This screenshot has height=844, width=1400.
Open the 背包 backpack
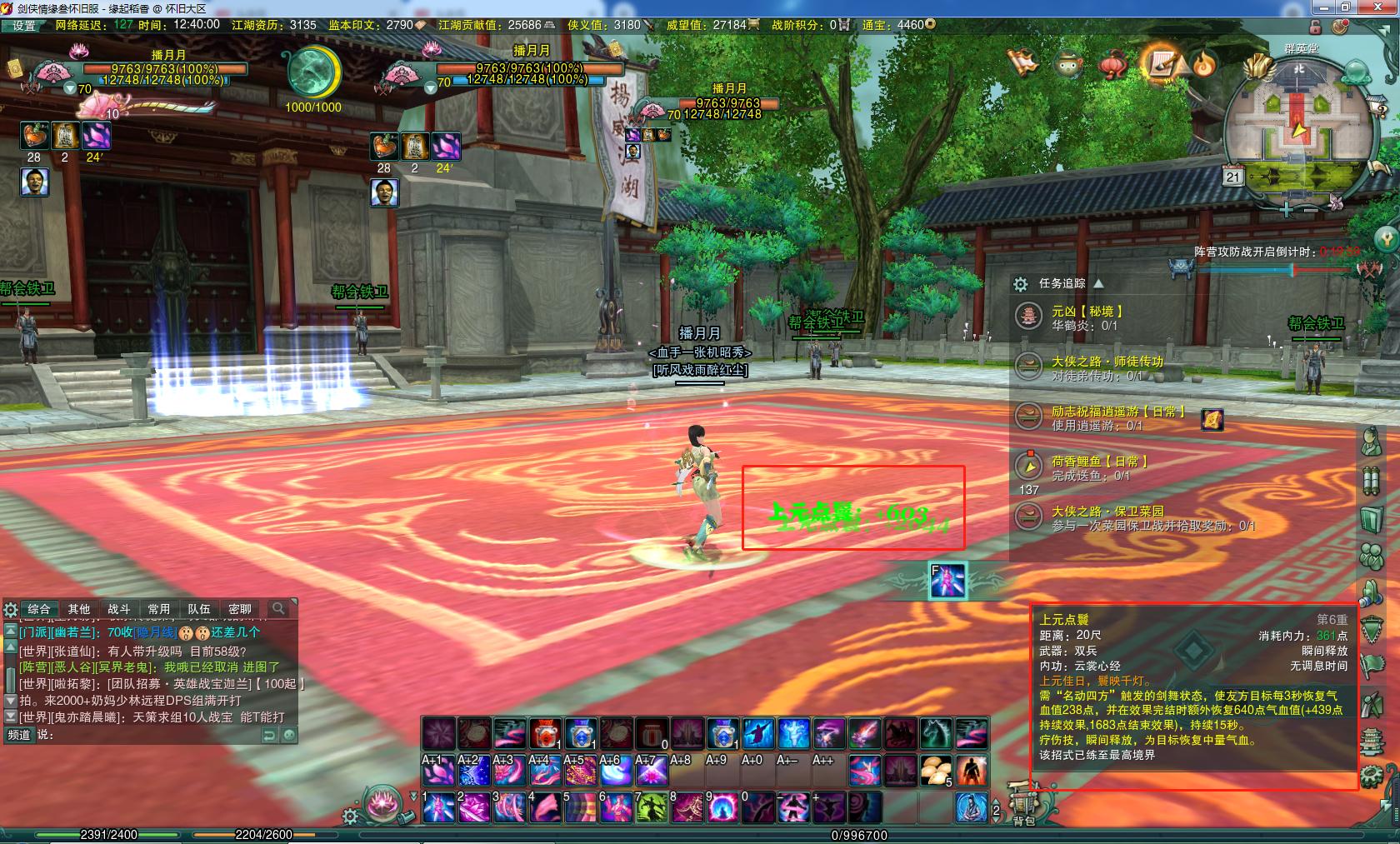click(1023, 805)
